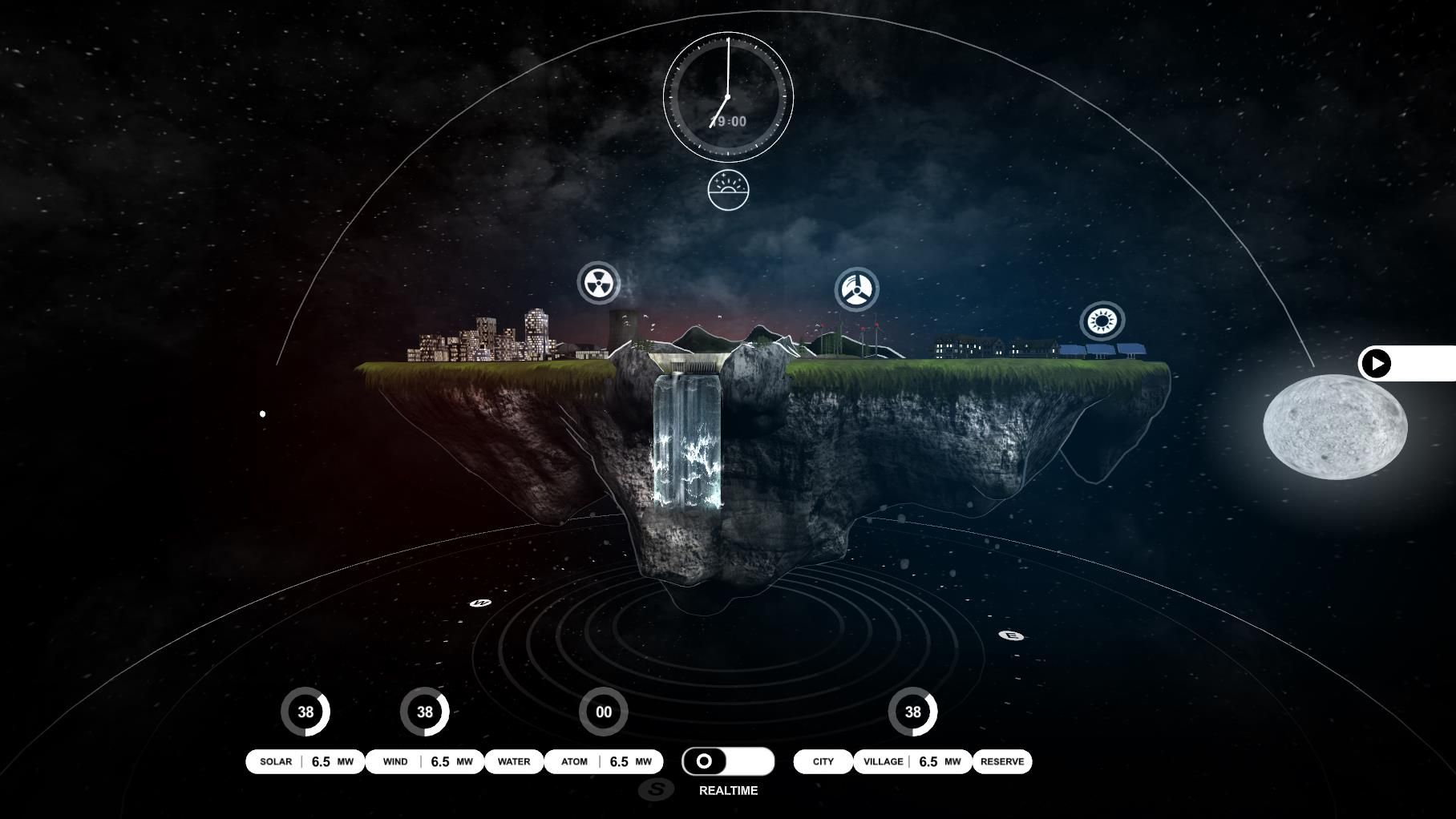The image size is (1456, 819).
Task: Open the ATOM energy button
Action: click(x=574, y=761)
